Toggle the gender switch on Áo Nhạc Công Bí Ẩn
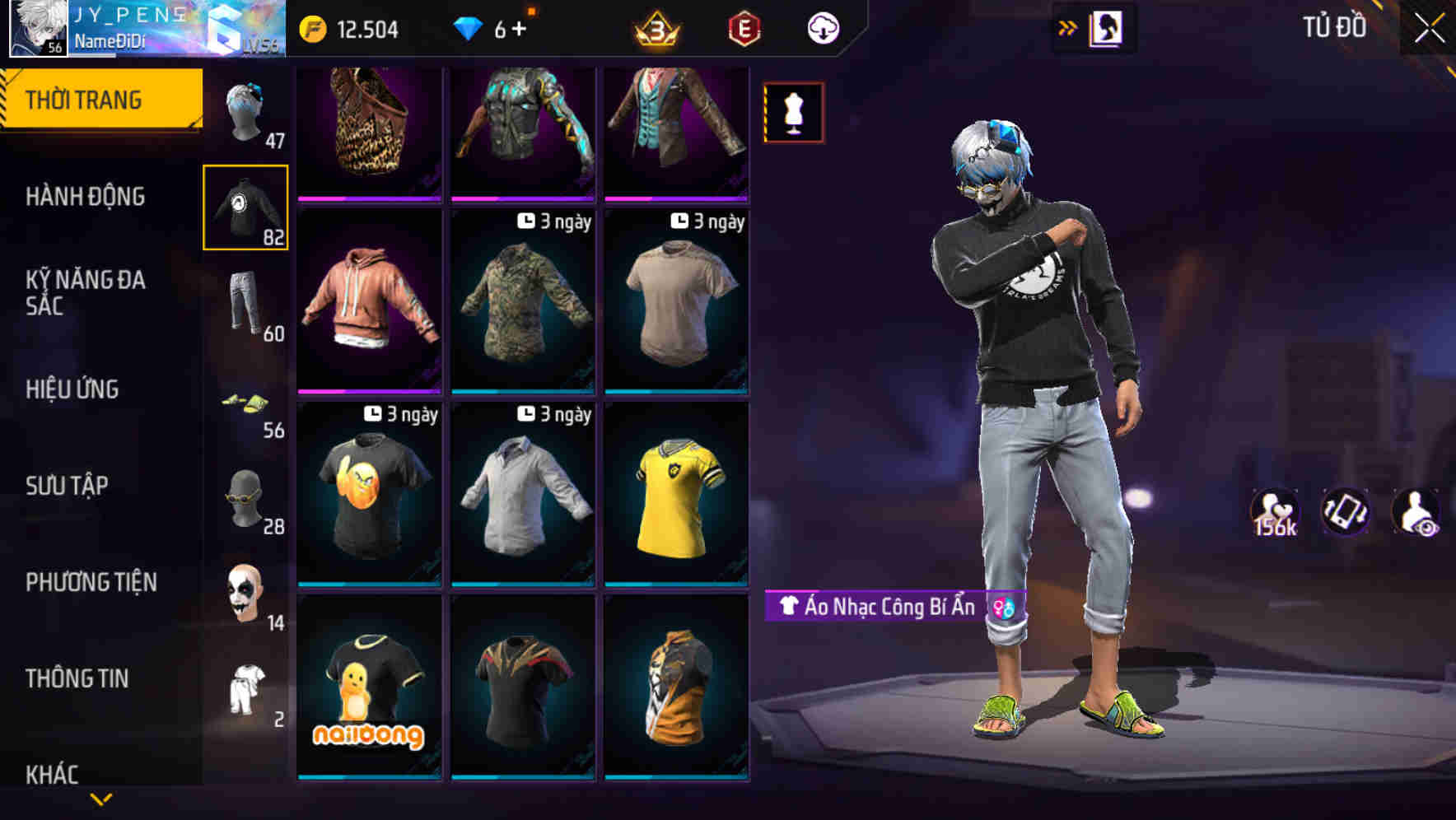This screenshot has height=820, width=1456. pyautogui.click(x=1001, y=607)
